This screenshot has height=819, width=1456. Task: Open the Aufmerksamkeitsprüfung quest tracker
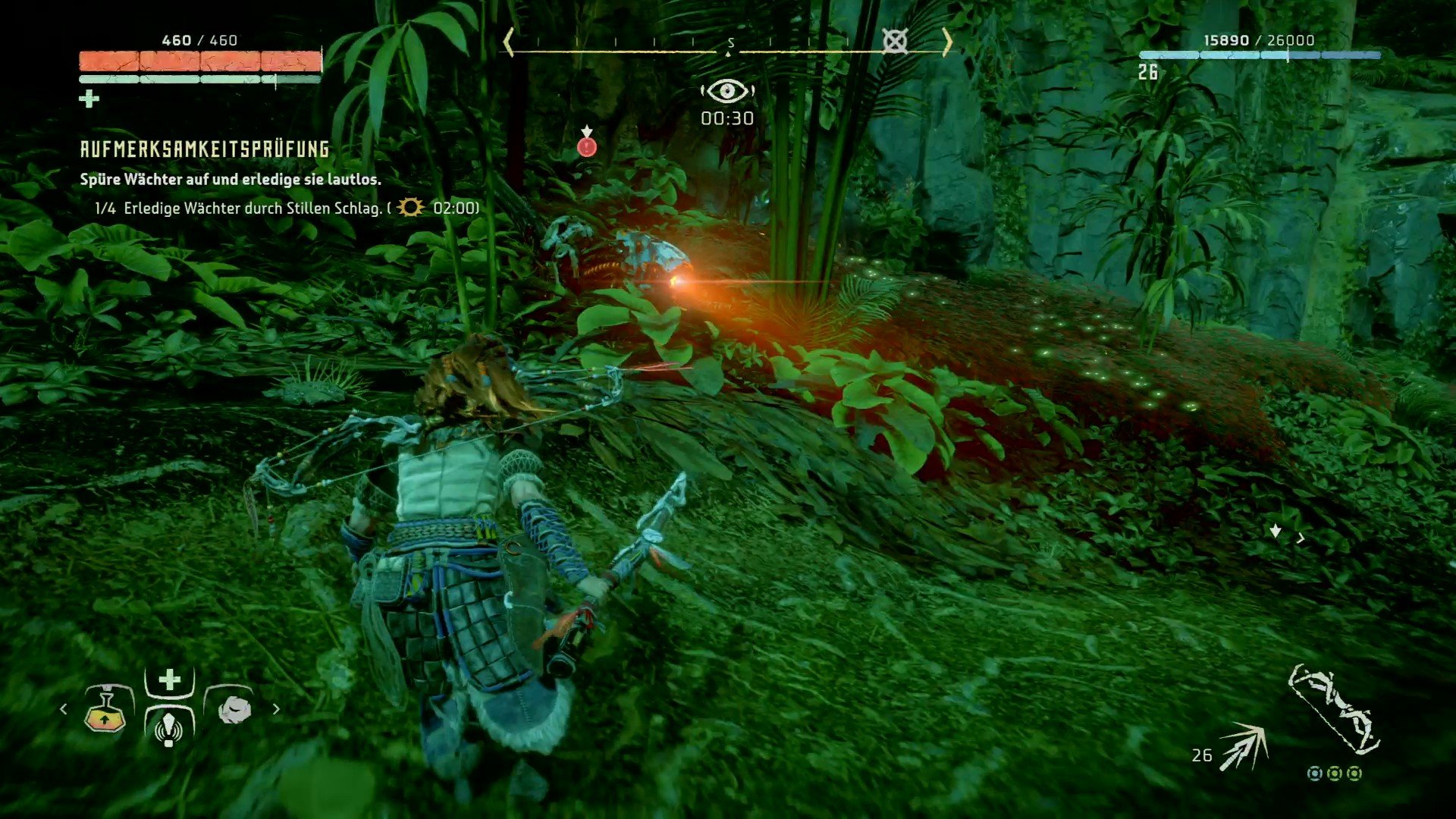click(205, 149)
